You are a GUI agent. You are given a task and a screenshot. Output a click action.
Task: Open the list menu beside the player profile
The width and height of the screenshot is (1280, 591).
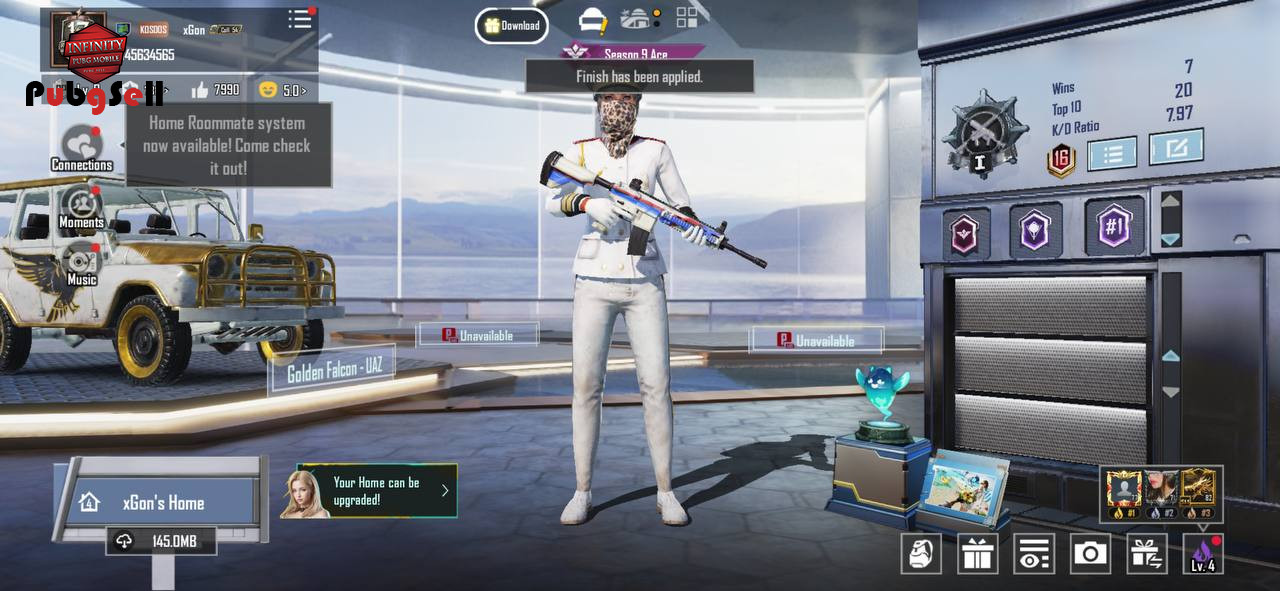(299, 19)
